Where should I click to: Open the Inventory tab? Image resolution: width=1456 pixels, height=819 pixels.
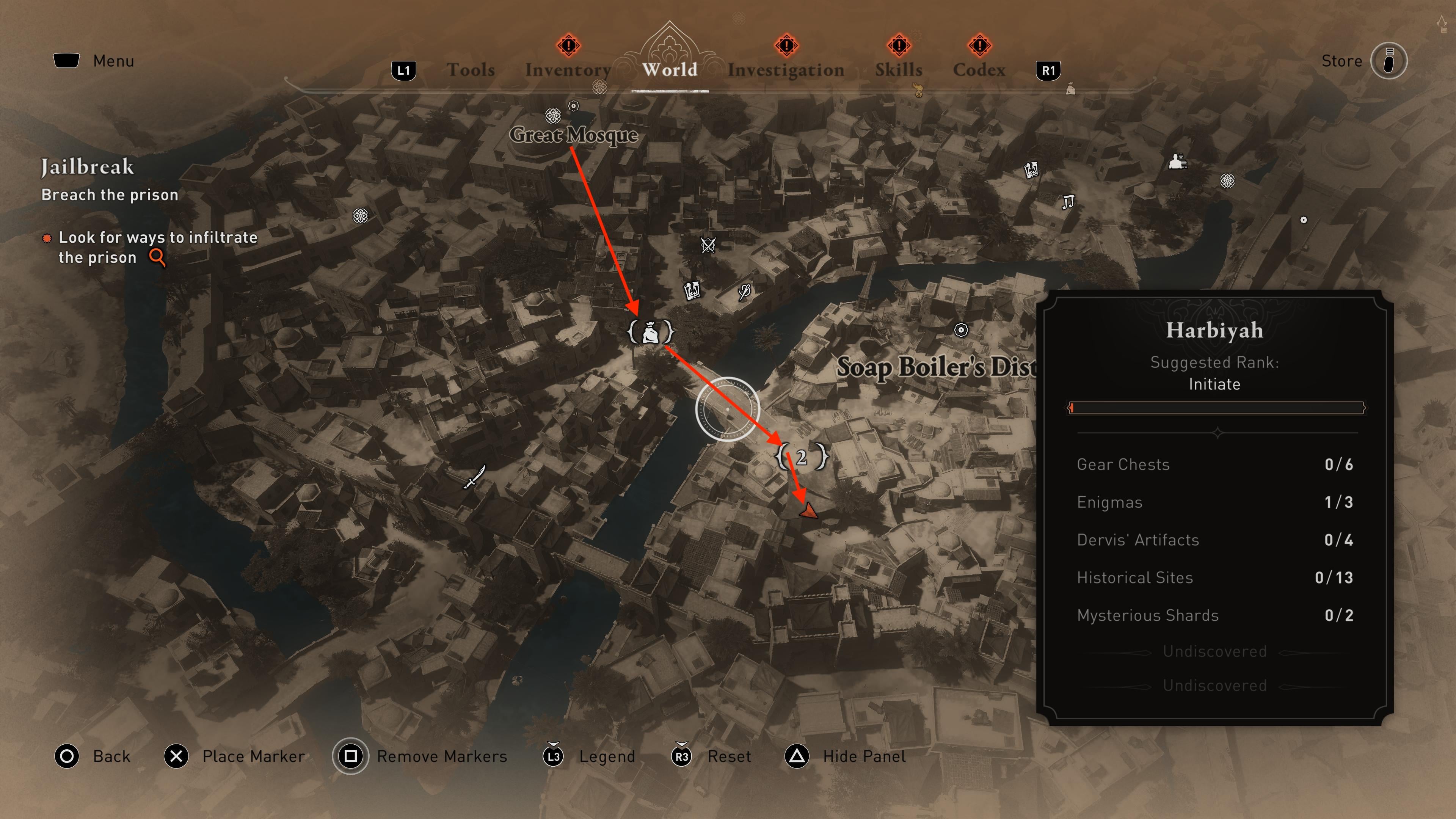coord(568,70)
